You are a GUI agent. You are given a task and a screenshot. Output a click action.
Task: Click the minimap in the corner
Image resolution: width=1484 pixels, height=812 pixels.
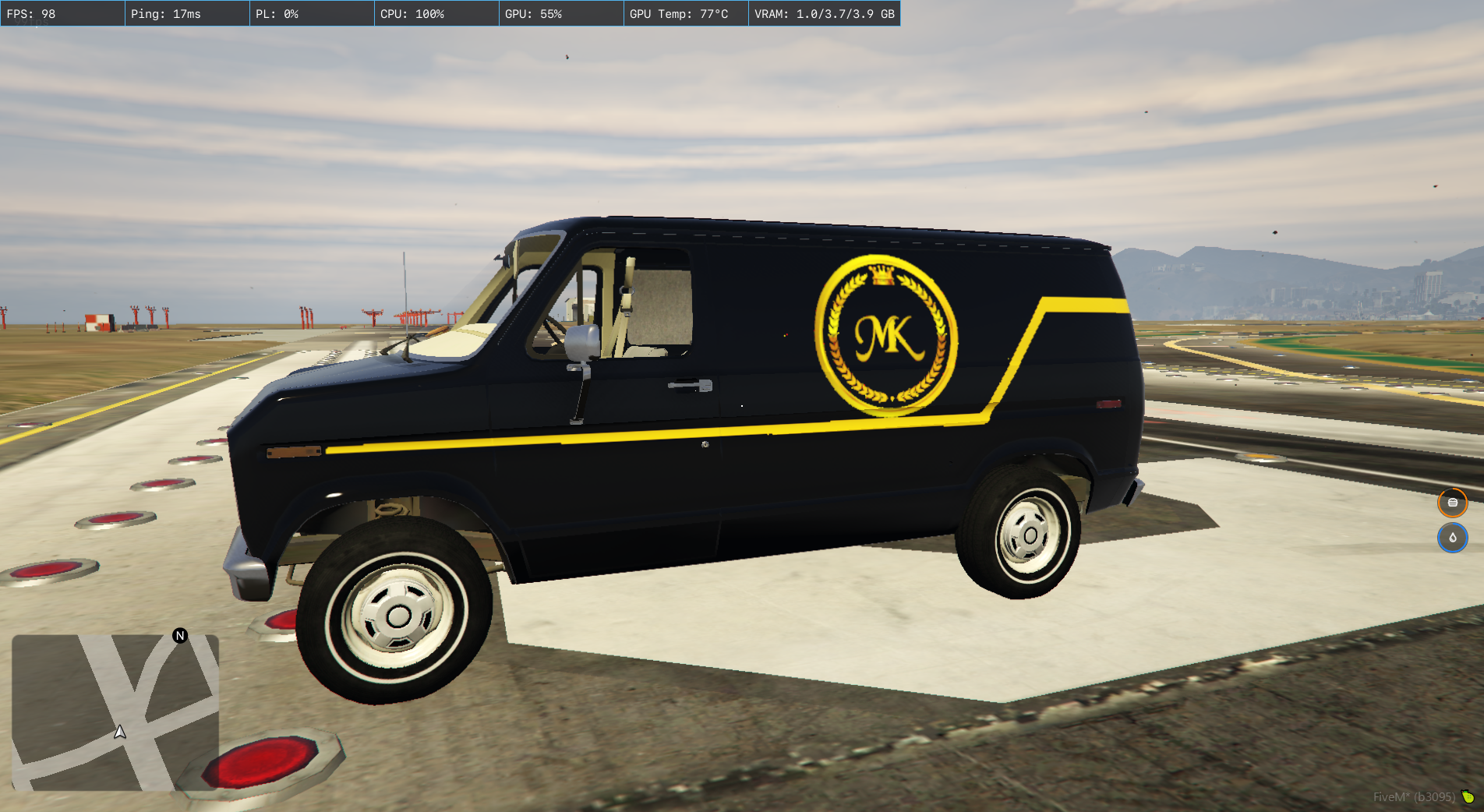click(115, 712)
